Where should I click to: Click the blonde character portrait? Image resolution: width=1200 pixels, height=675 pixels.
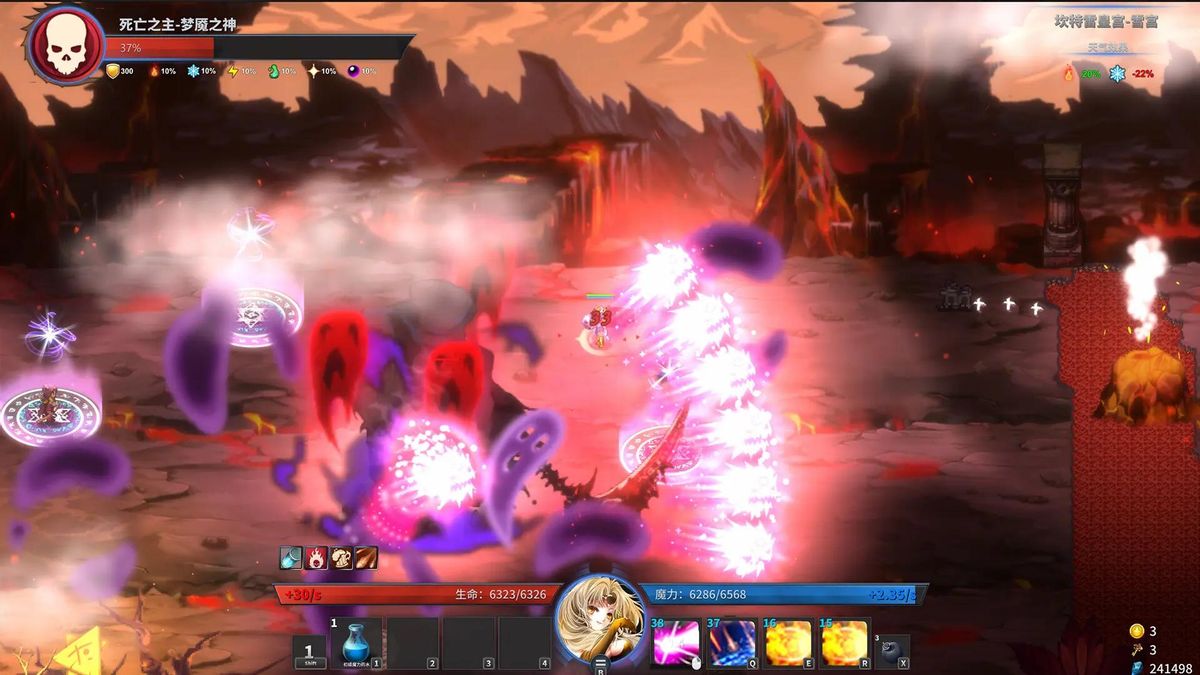point(600,620)
